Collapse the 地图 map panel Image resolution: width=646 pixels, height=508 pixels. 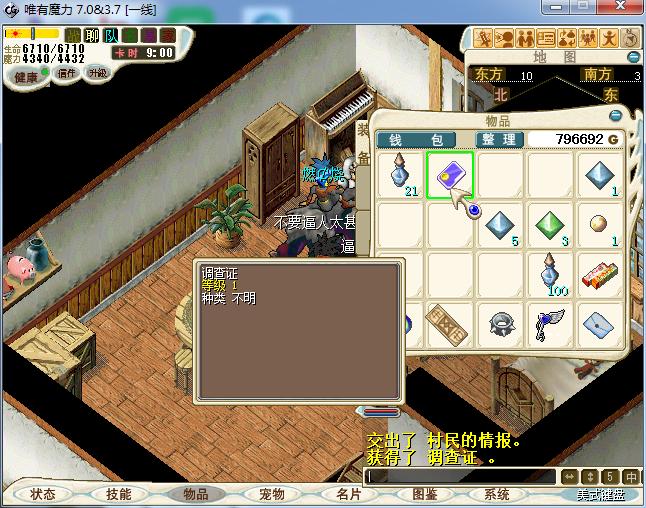click(632, 57)
